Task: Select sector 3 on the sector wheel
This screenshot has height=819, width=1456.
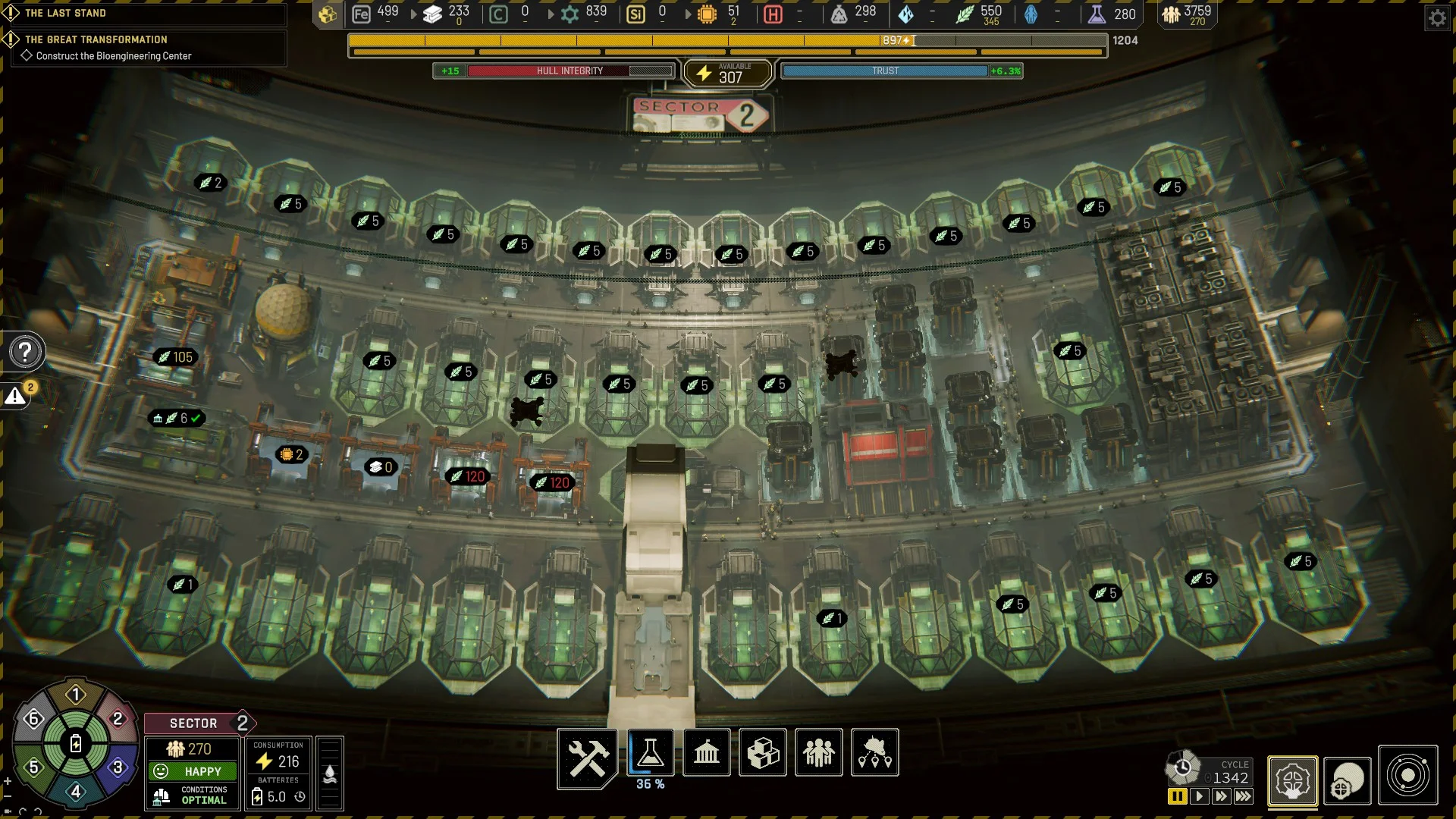Action: [x=118, y=767]
